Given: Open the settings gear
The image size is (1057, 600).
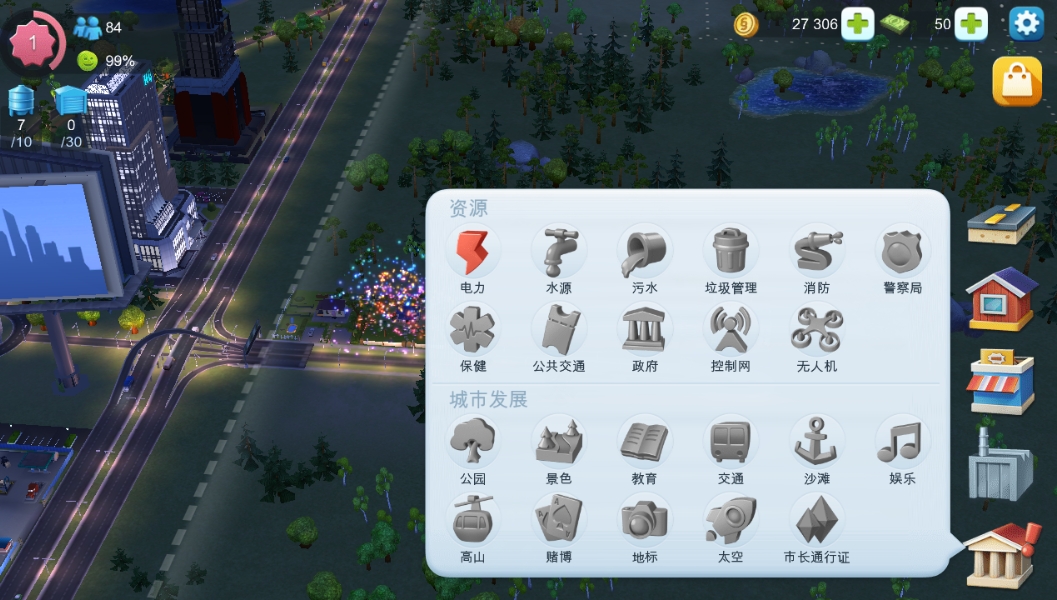Looking at the screenshot, I should point(1026,23).
